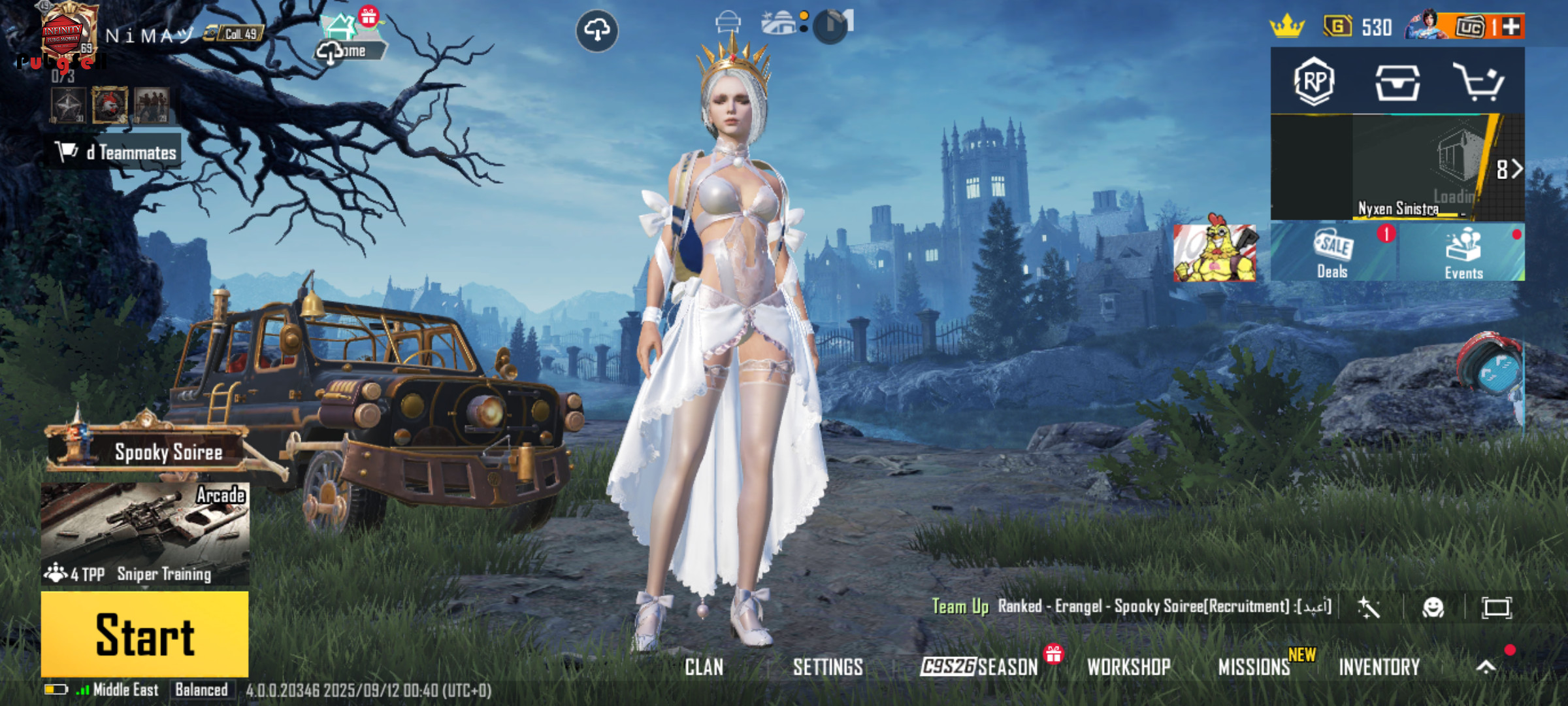The width and height of the screenshot is (1568, 706).
Task: Open the Arcade Sniper Training mode card
Action: click(144, 533)
